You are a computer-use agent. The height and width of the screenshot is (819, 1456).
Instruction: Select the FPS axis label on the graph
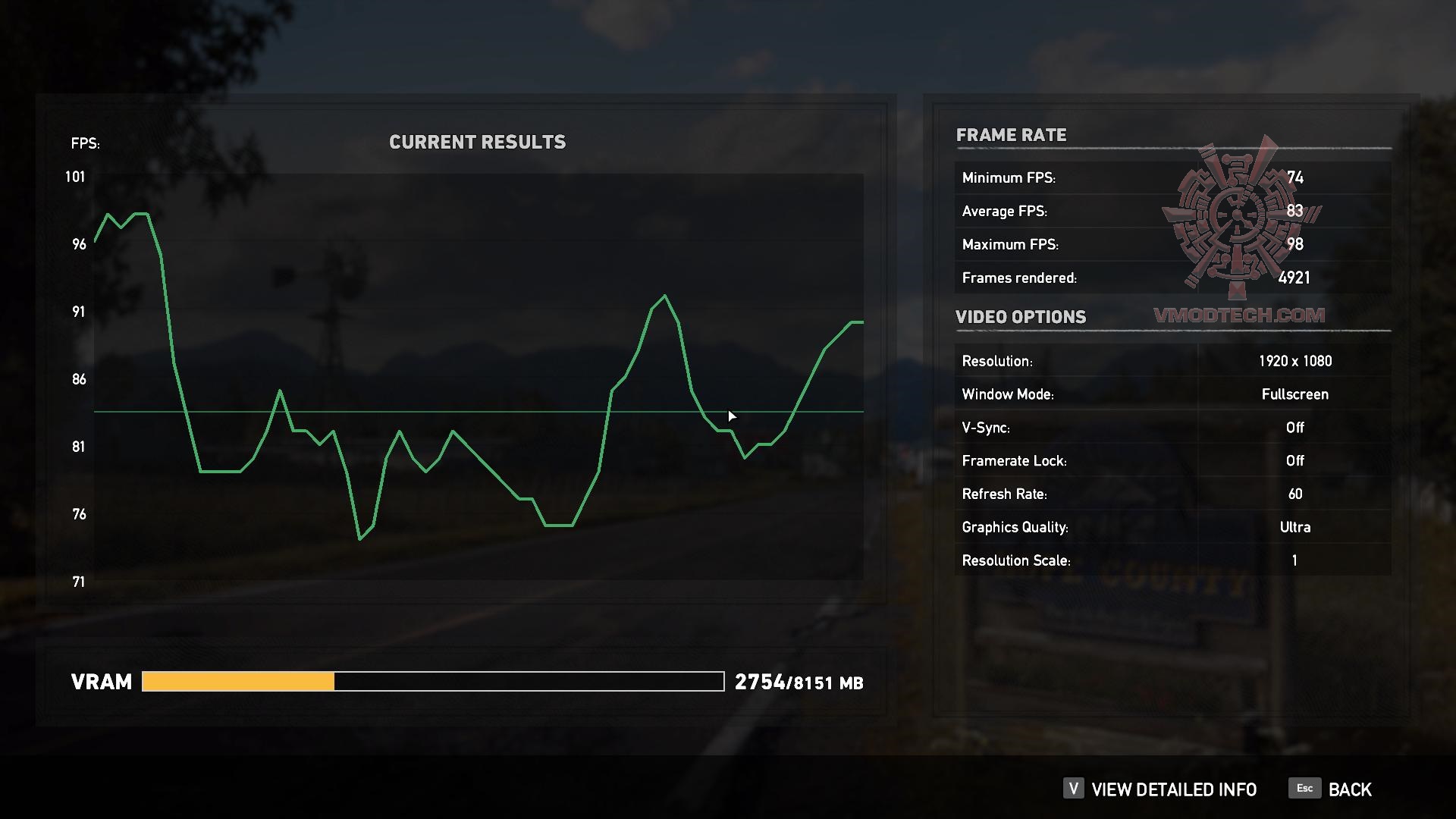pos(85,143)
